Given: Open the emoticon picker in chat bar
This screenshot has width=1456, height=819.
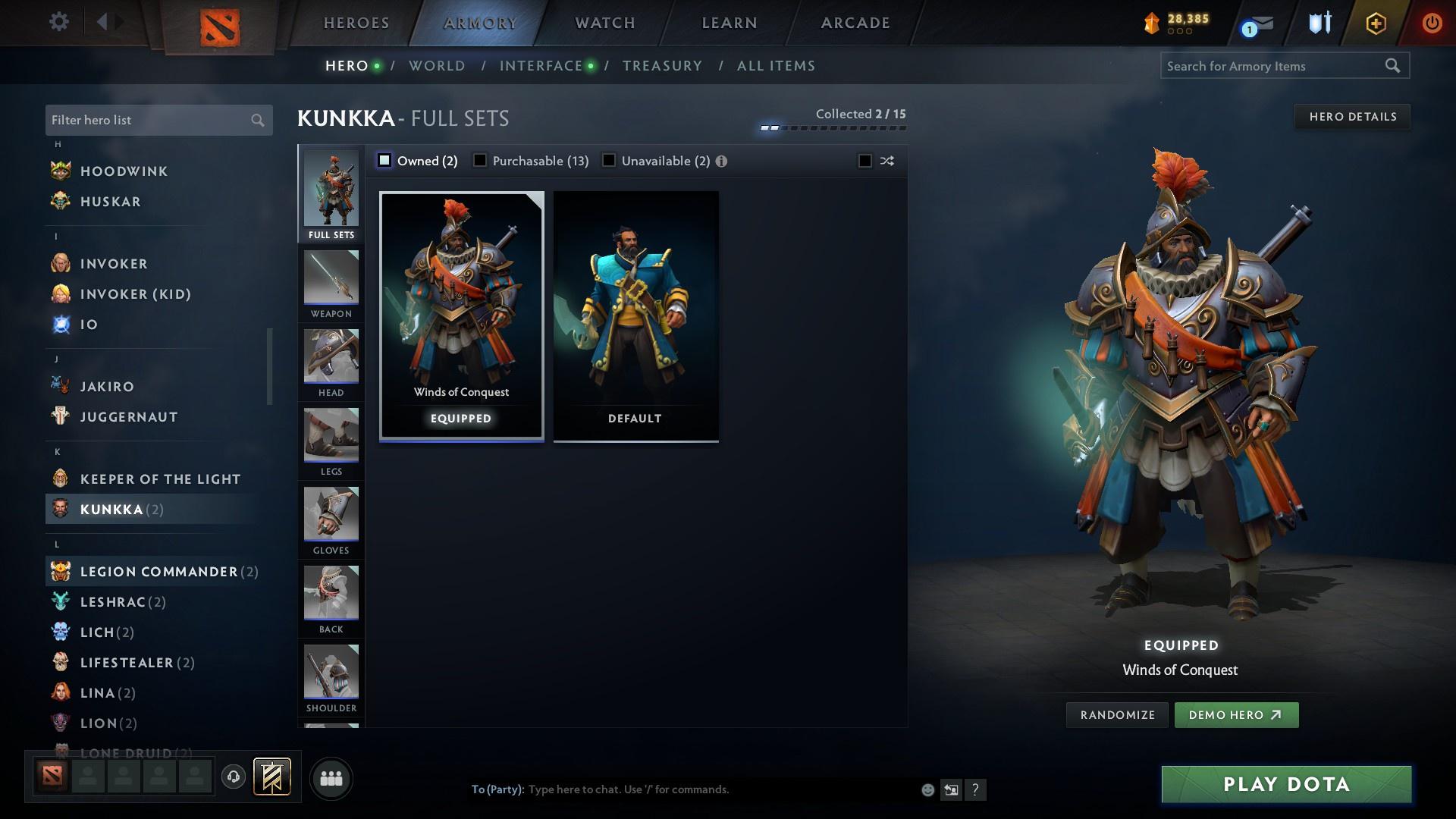Looking at the screenshot, I should tap(927, 789).
